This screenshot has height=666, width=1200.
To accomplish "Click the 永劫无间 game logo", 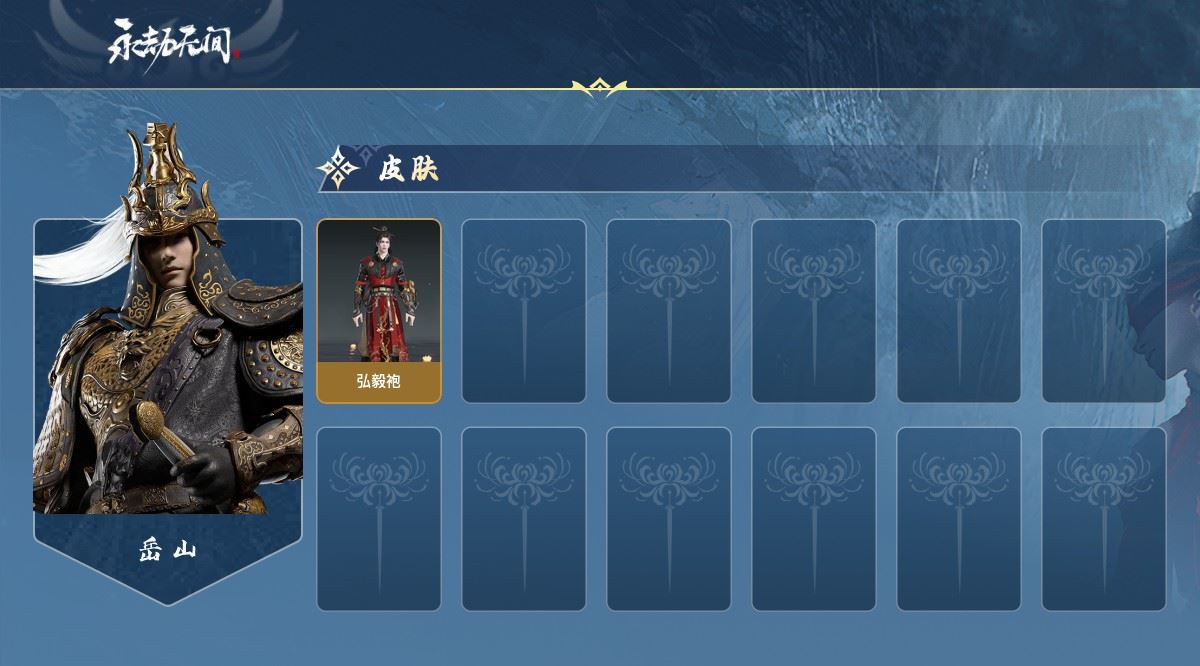I will [x=174, y=42].
